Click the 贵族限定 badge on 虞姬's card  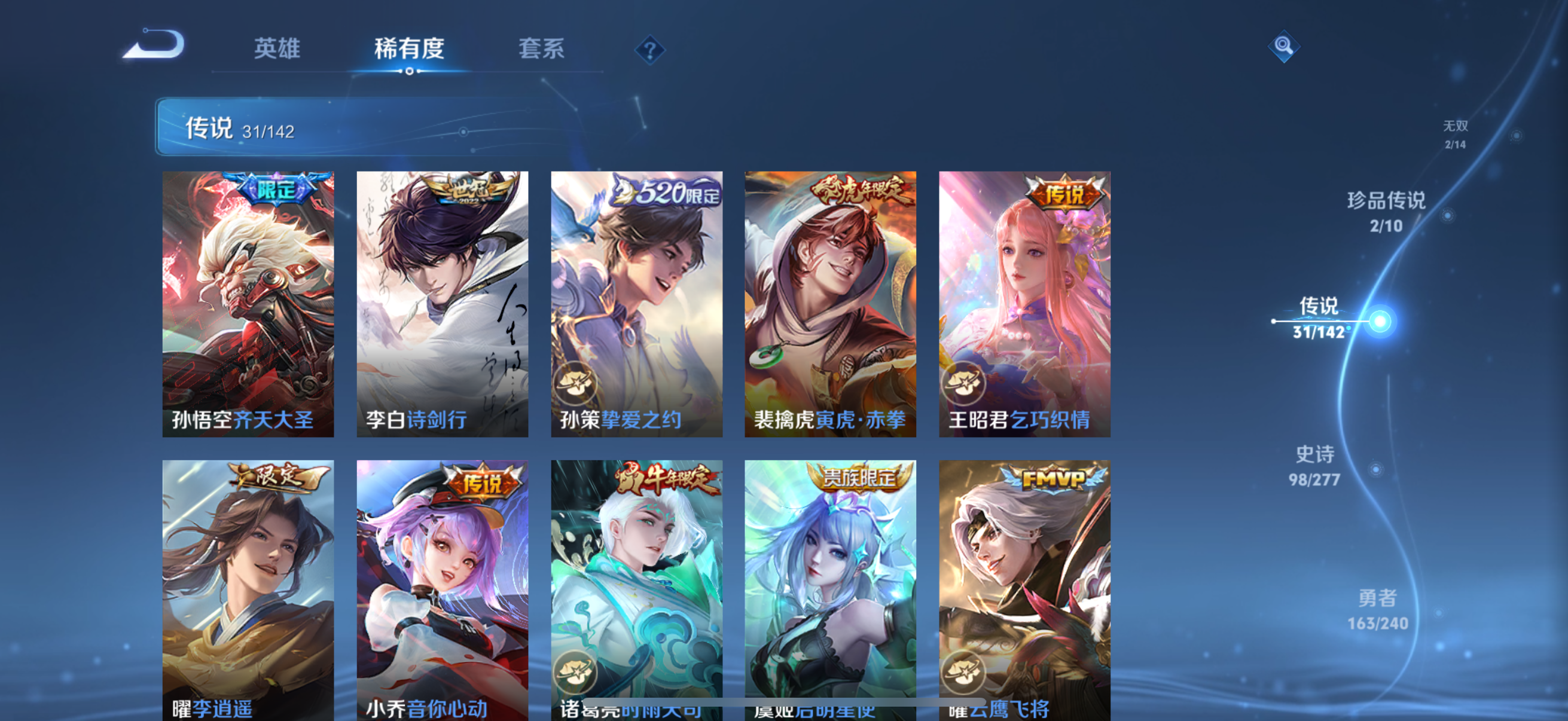coord(859,479)
